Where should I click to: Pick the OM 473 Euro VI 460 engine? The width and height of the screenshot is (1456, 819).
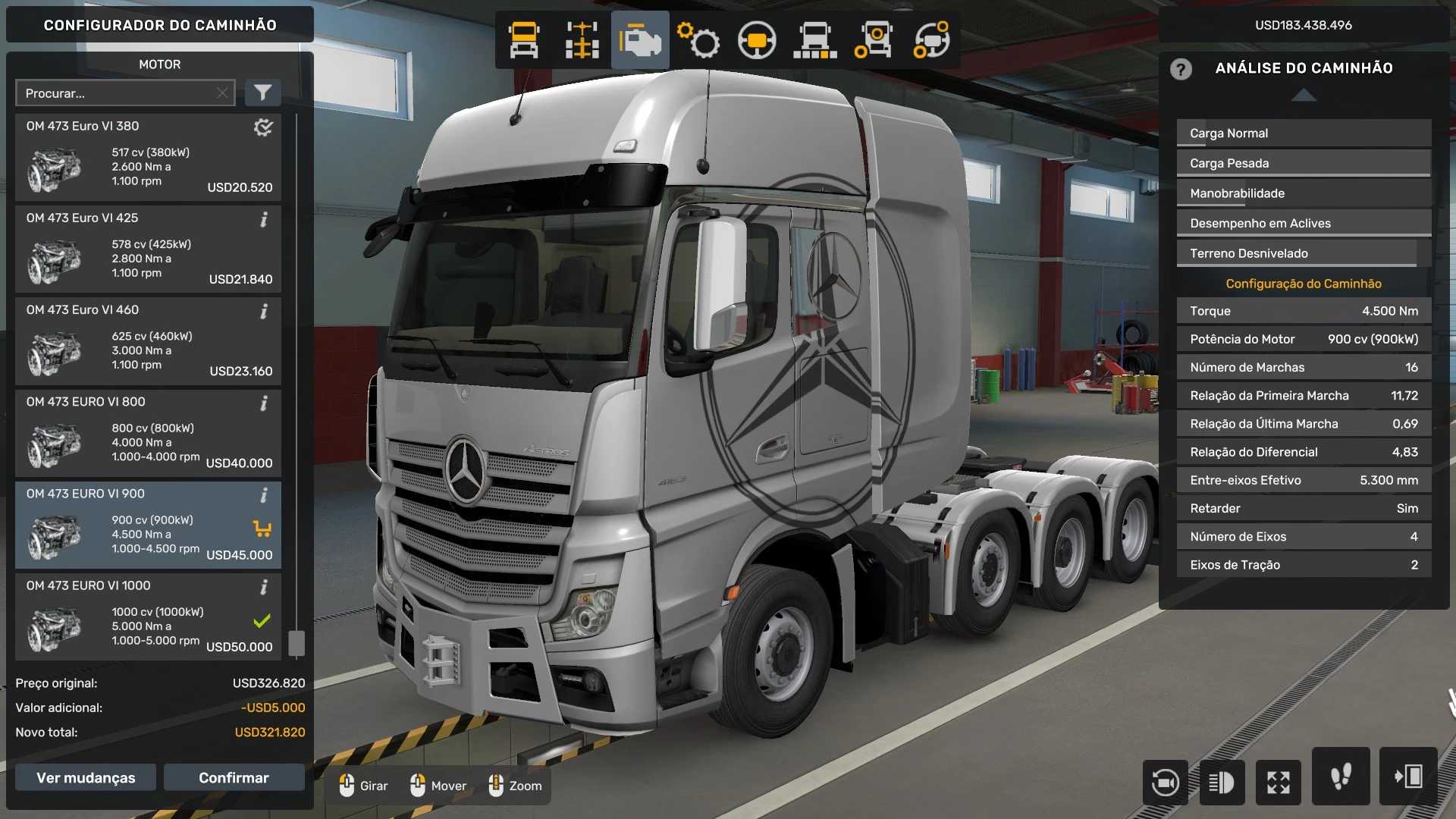coord(148,341)
